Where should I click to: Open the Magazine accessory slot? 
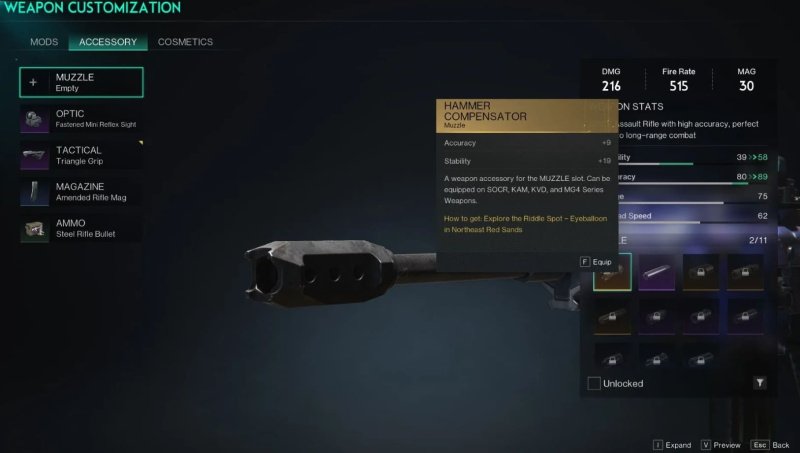pyautogui.click(x=81, y=193)
